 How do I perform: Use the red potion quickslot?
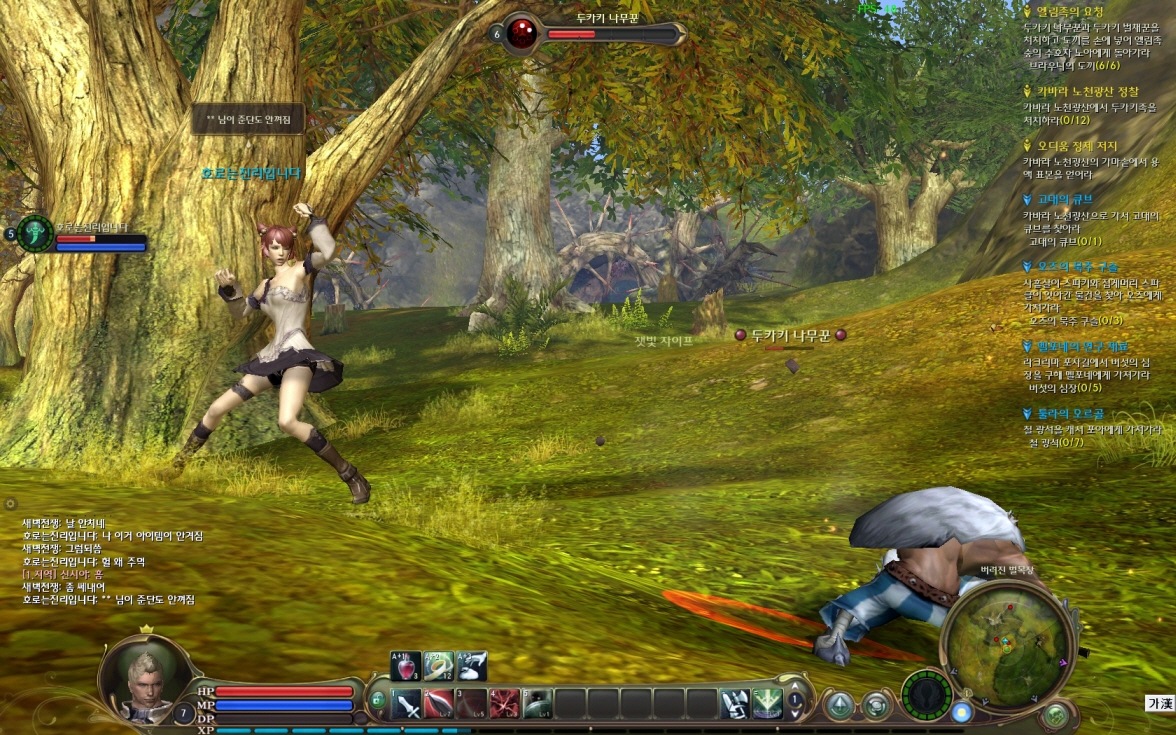(406, 666)
